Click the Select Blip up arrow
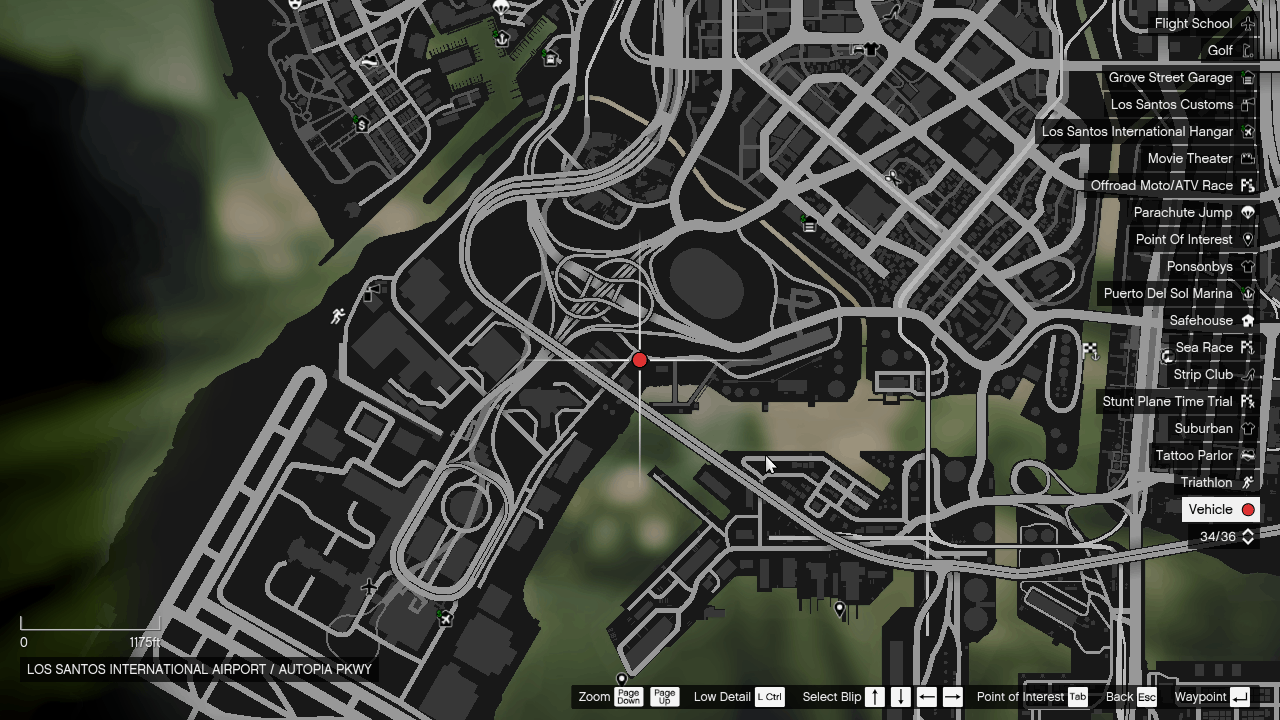The height and width of the screenshot is (720, 1280). point(874,697)
